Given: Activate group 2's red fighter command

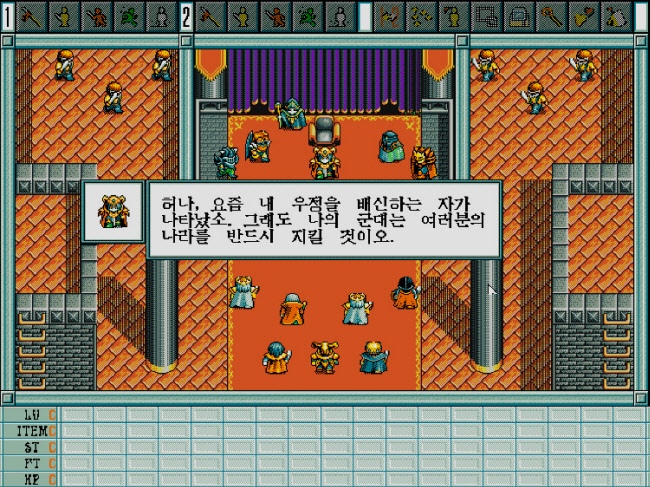Looking at the screenshot, I should pyautogui.click(x=272, y=16).
